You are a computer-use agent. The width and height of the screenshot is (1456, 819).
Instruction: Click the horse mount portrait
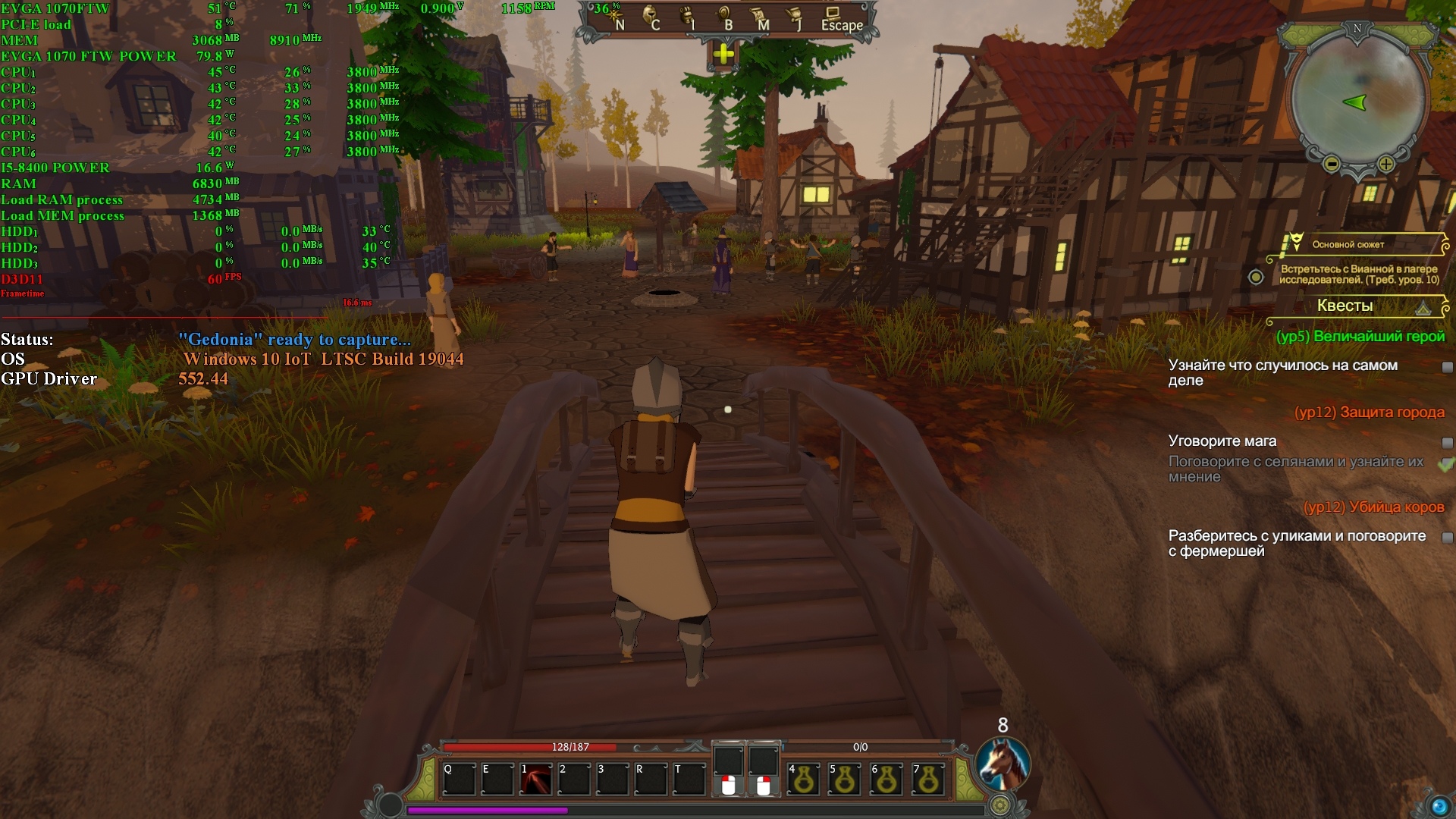pyautogui.click(x=1003, y=764)
